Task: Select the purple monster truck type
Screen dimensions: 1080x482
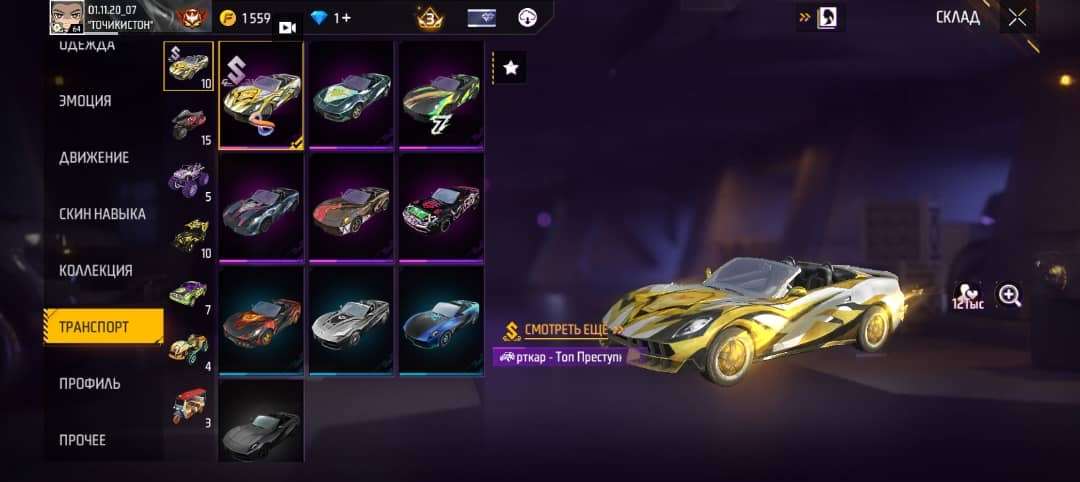Action: click(x=188, y=180)
